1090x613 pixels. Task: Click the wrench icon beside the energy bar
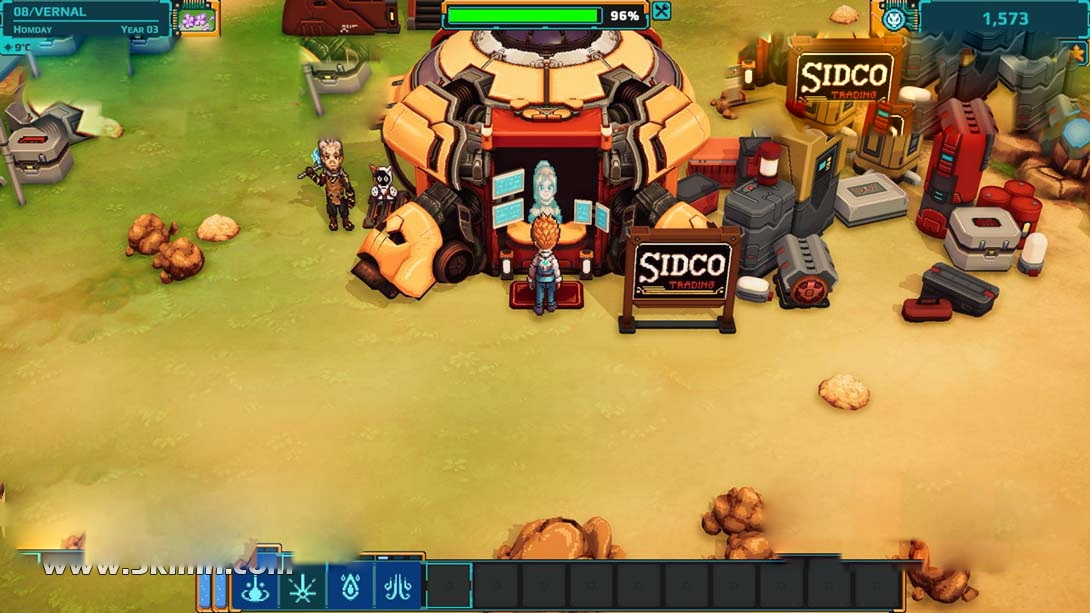coord(660,12)
